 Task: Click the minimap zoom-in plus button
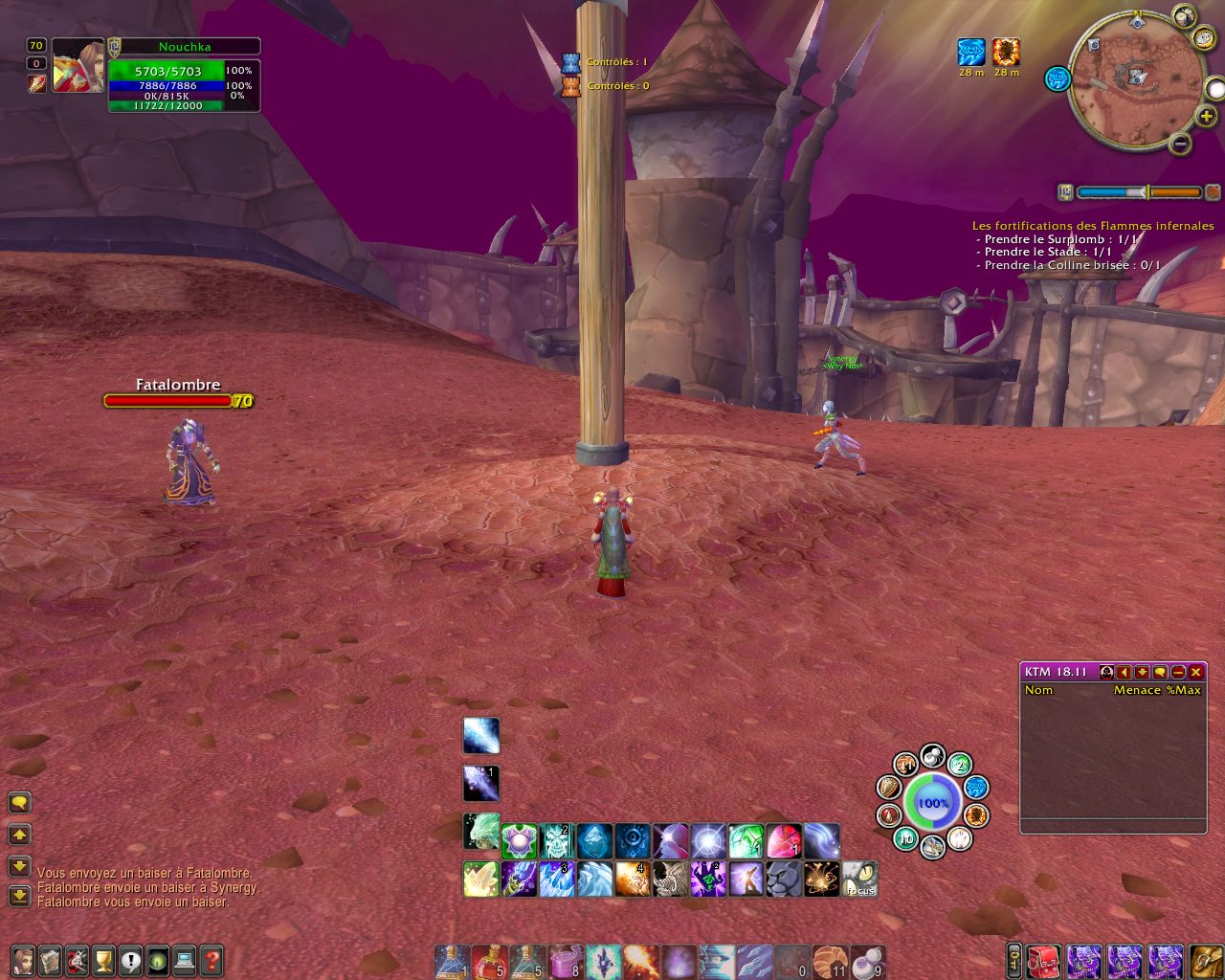pos(1208,117)
